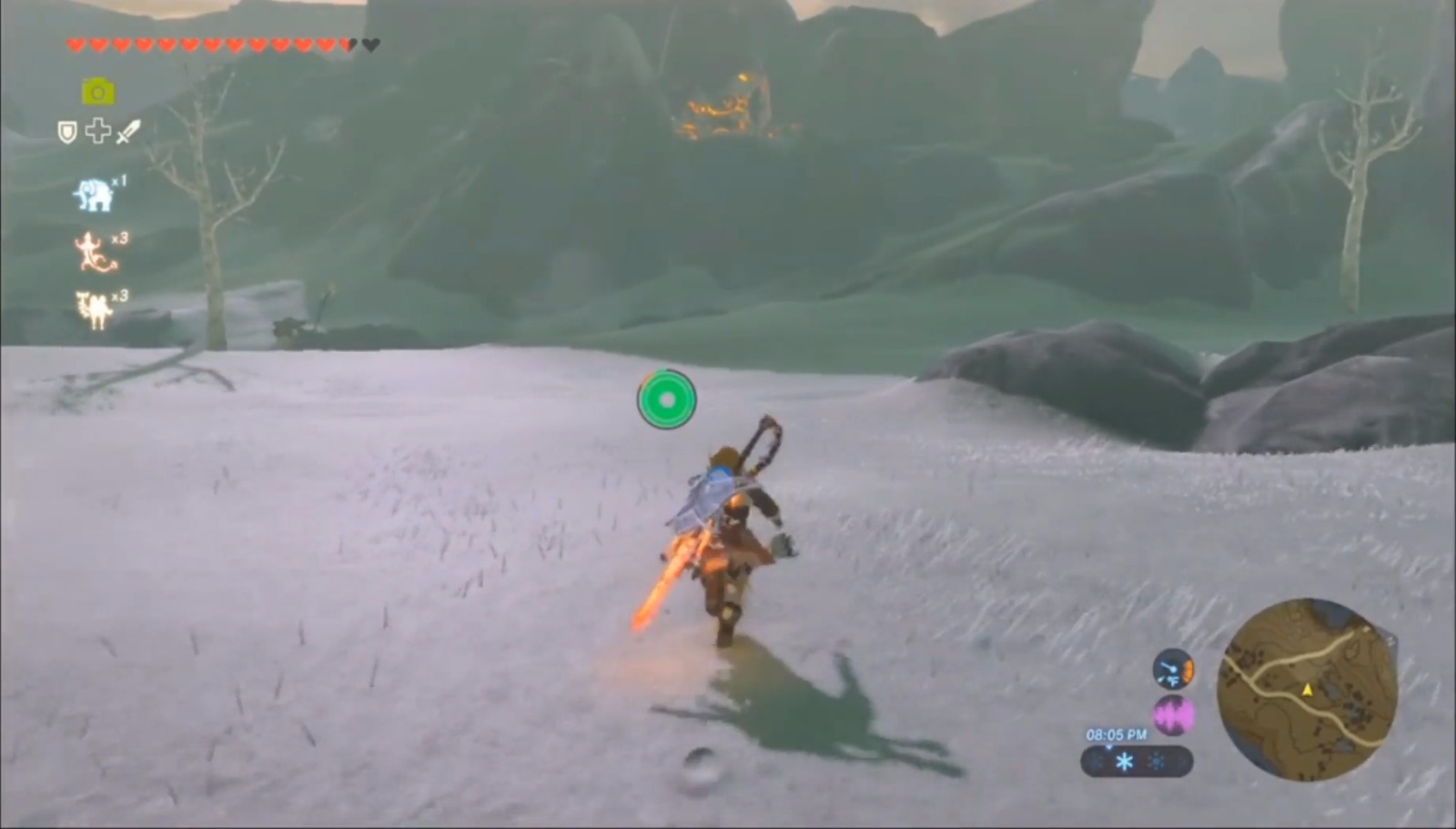Click the cross-shaped health icon
Image resolution: width=1456 pixels, height=829 pixels.
(x=97, y=130)
